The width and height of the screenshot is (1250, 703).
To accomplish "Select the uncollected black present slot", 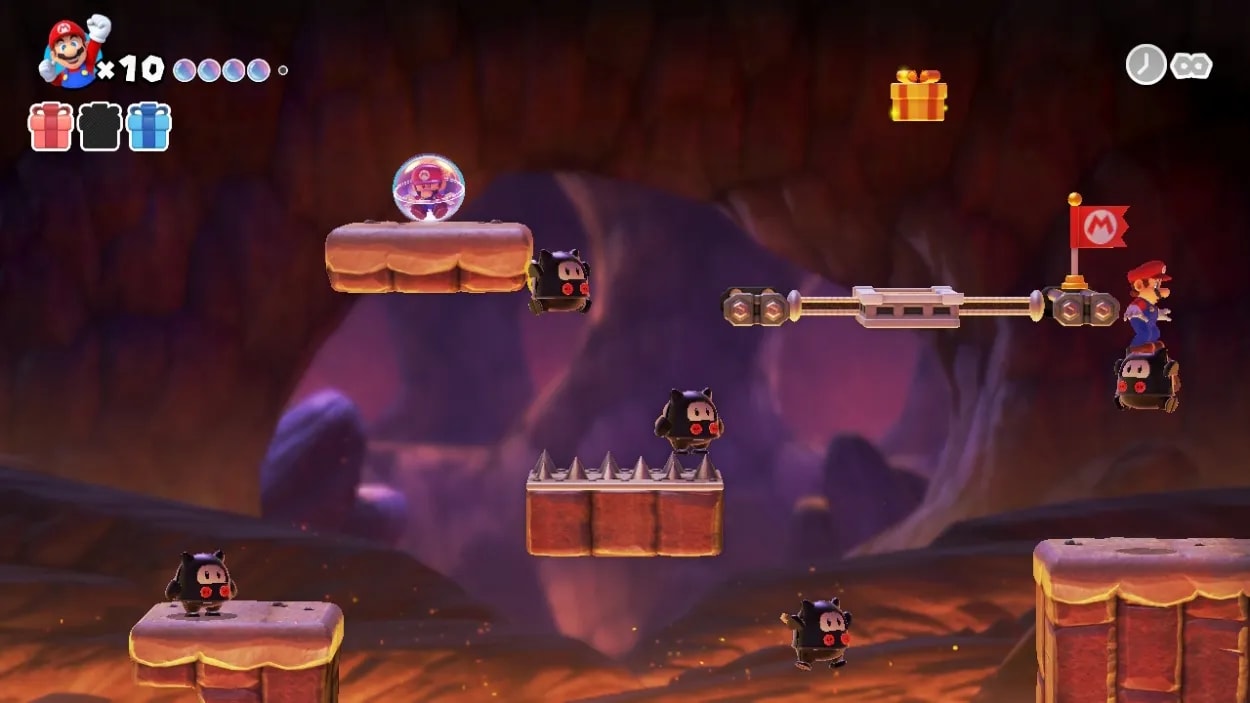I will (x=100, y=127).
